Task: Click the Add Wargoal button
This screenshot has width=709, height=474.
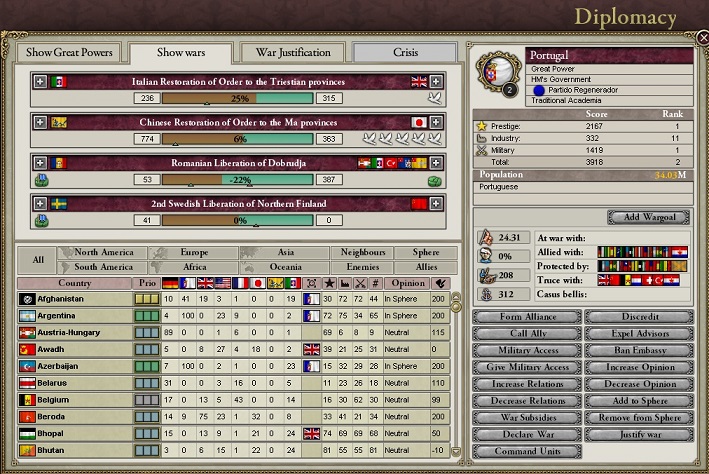Action: (650, 217)
